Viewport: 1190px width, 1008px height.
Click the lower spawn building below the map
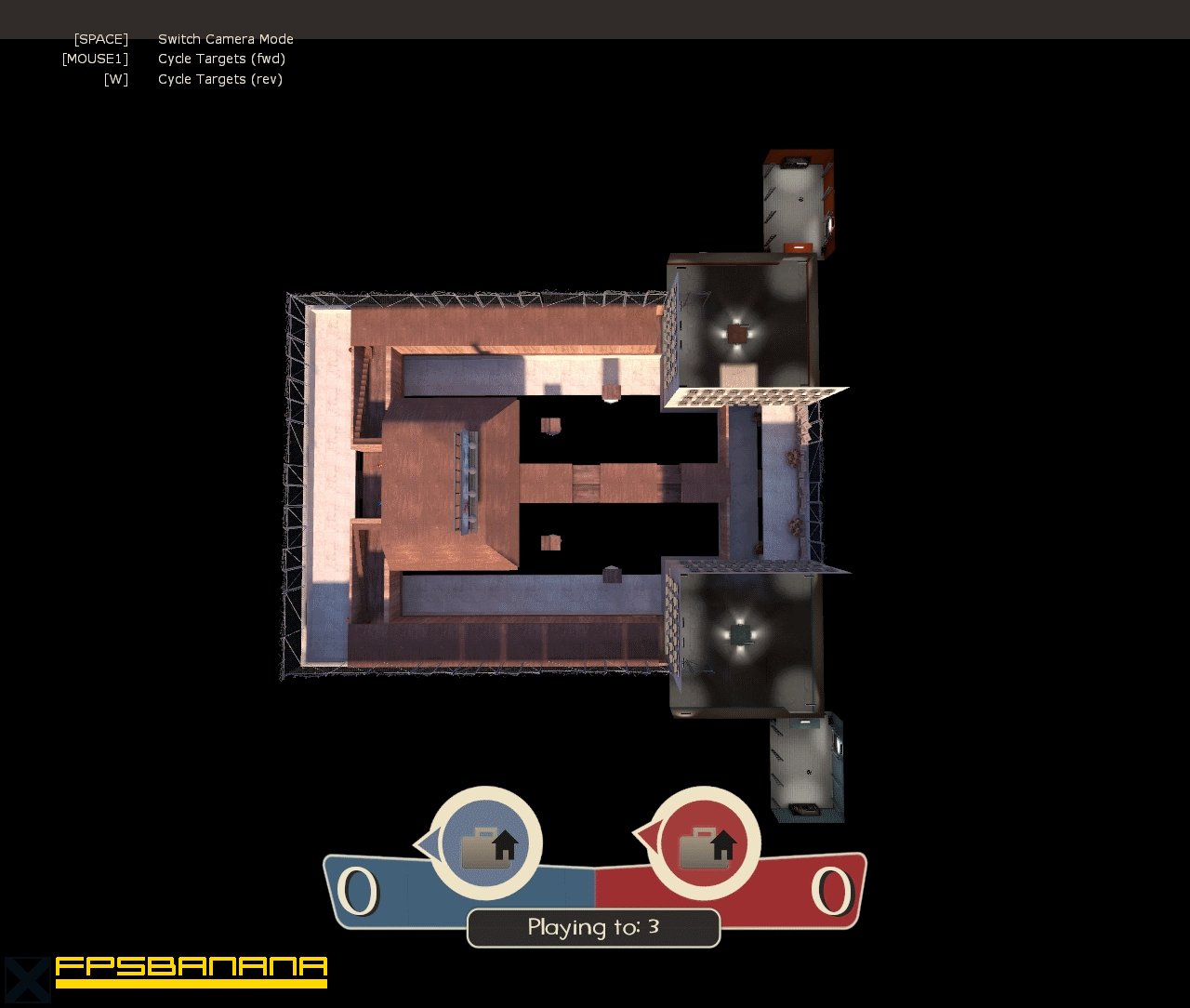coord(804,767)
